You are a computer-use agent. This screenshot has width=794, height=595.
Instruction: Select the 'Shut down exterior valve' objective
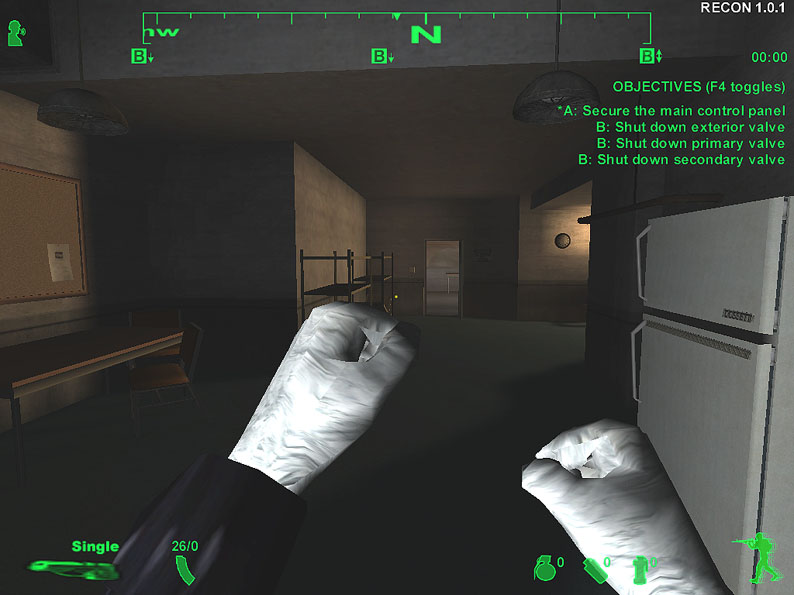point(690,127)
